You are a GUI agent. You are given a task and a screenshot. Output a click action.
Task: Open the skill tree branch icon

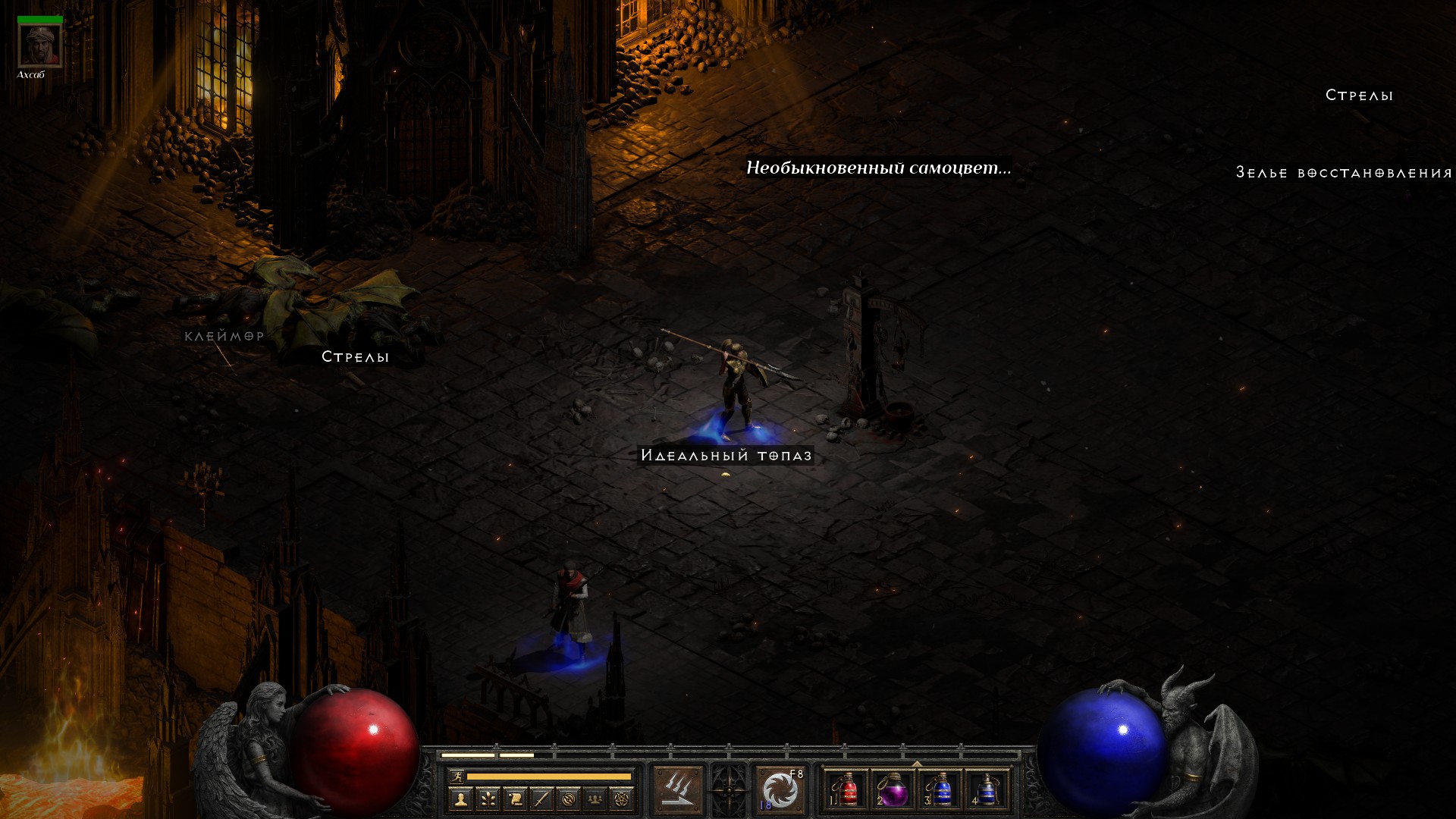pos(488,799)
